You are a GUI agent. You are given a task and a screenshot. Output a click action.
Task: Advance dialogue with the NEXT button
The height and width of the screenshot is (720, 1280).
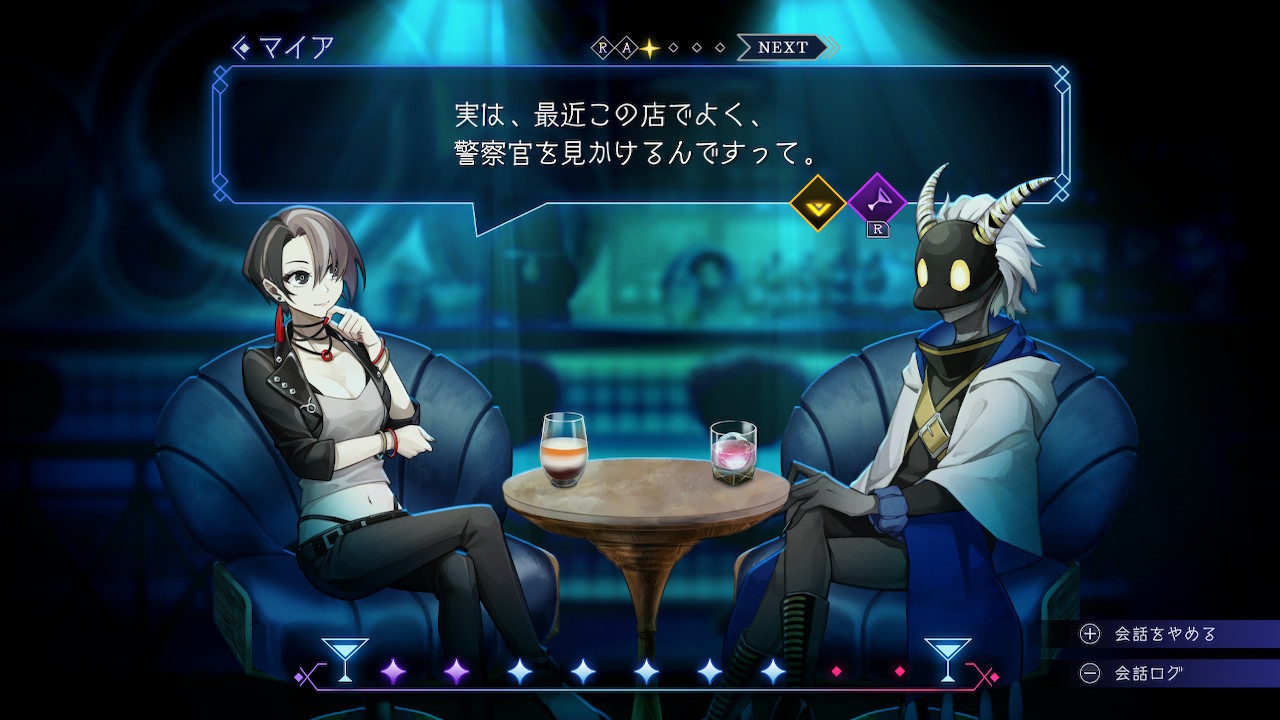pos(783,47)
